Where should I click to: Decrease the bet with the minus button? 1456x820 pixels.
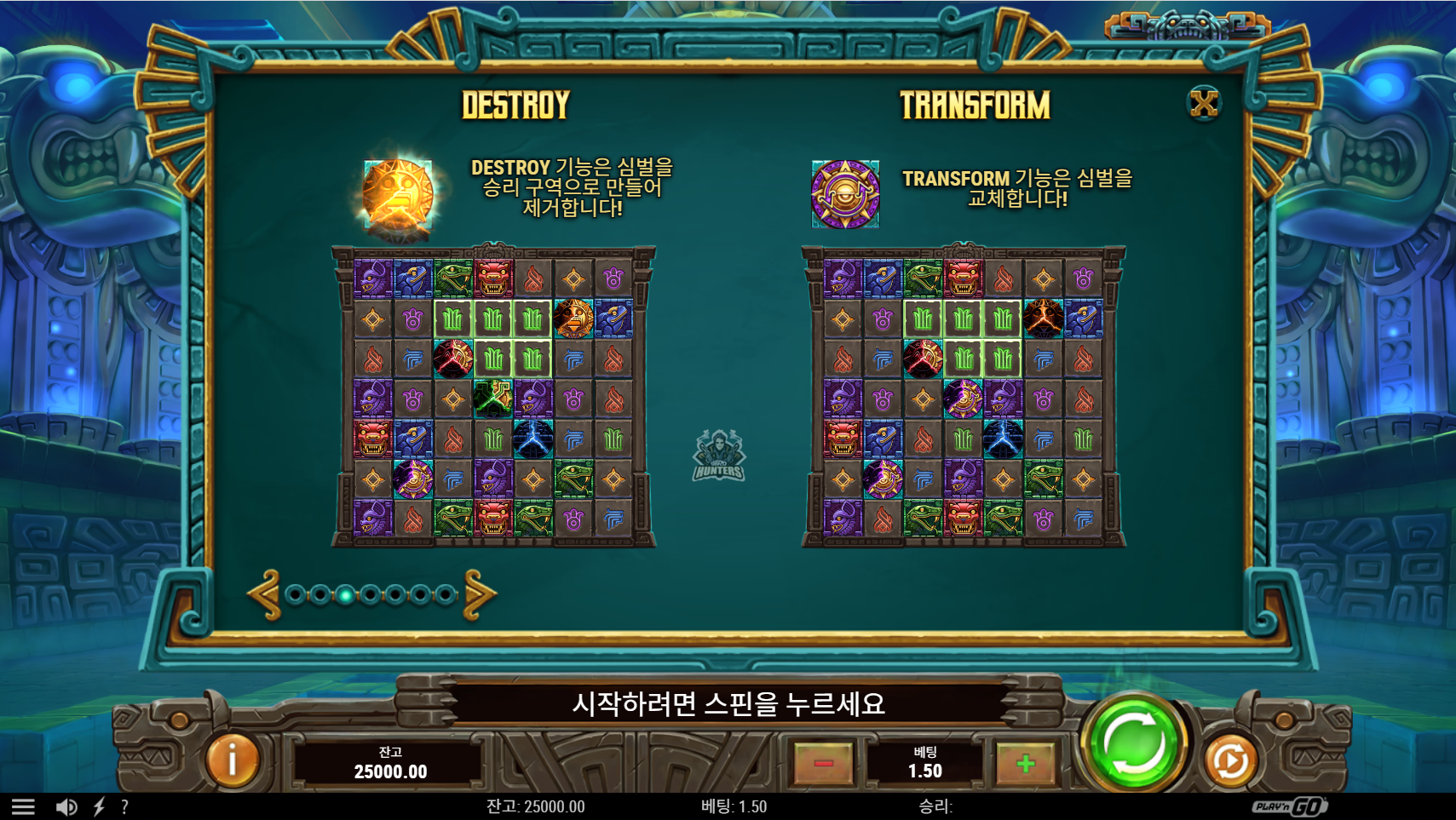pyautogui.click(x=823, y=763)
